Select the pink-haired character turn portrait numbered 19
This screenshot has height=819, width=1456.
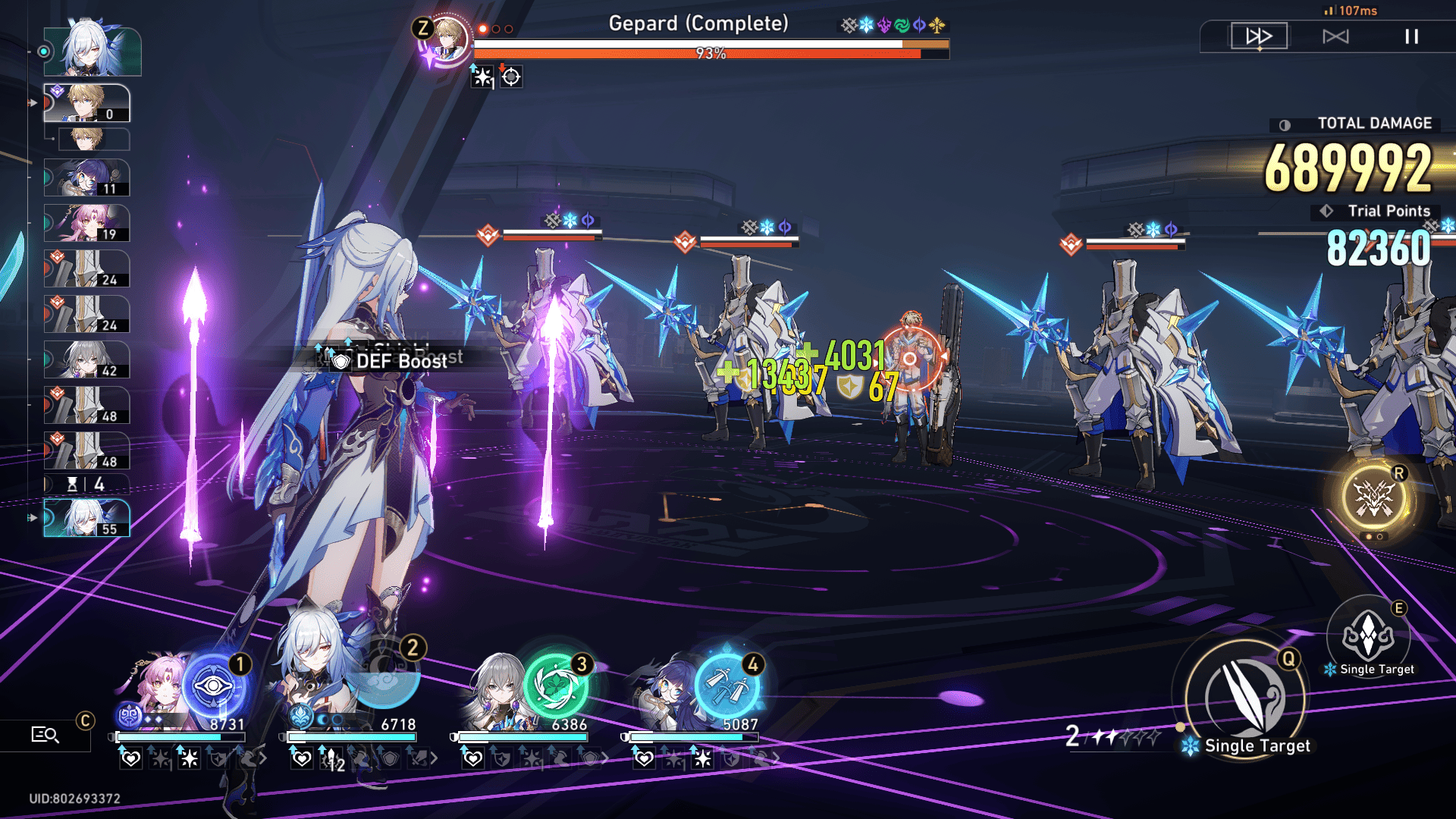pos(86,224)
